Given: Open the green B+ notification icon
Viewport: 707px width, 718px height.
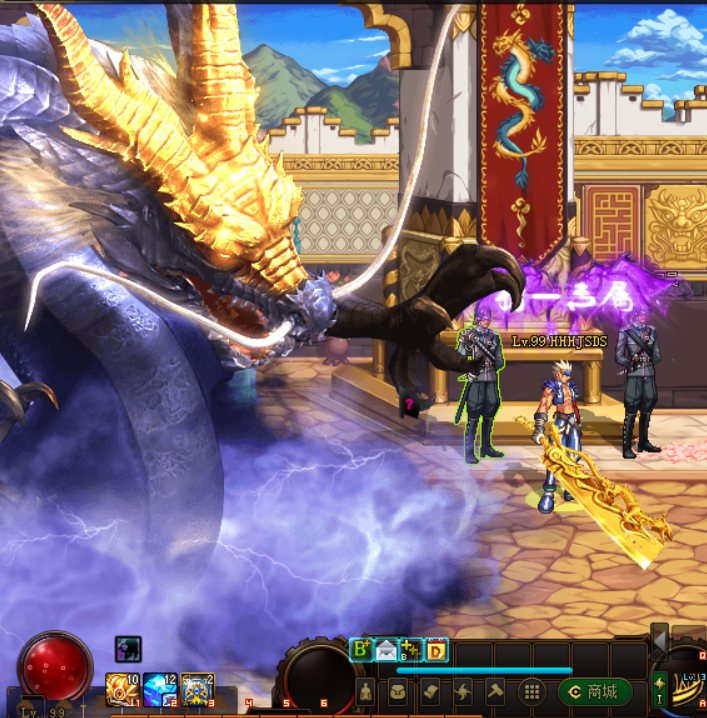Looking at the screenshot, I should (361, 650).
